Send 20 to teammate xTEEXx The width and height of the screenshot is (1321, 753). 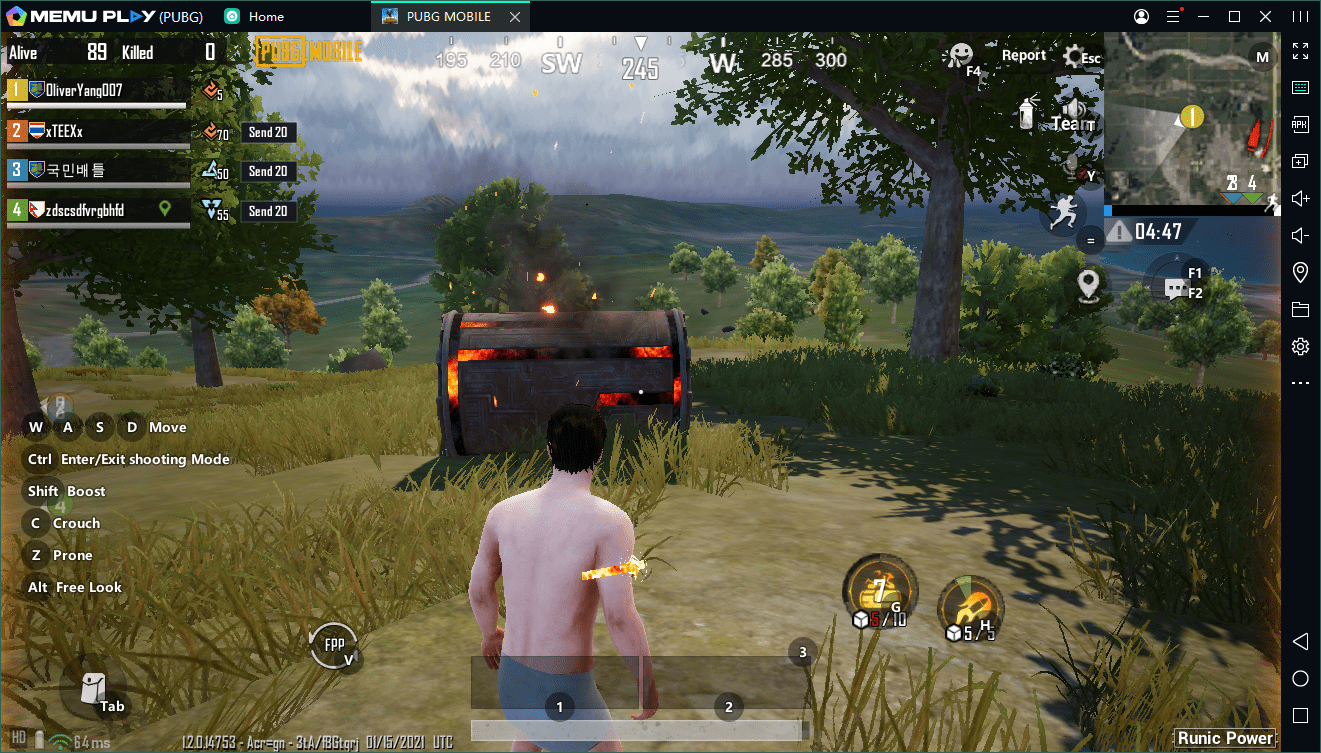point(268,132)
